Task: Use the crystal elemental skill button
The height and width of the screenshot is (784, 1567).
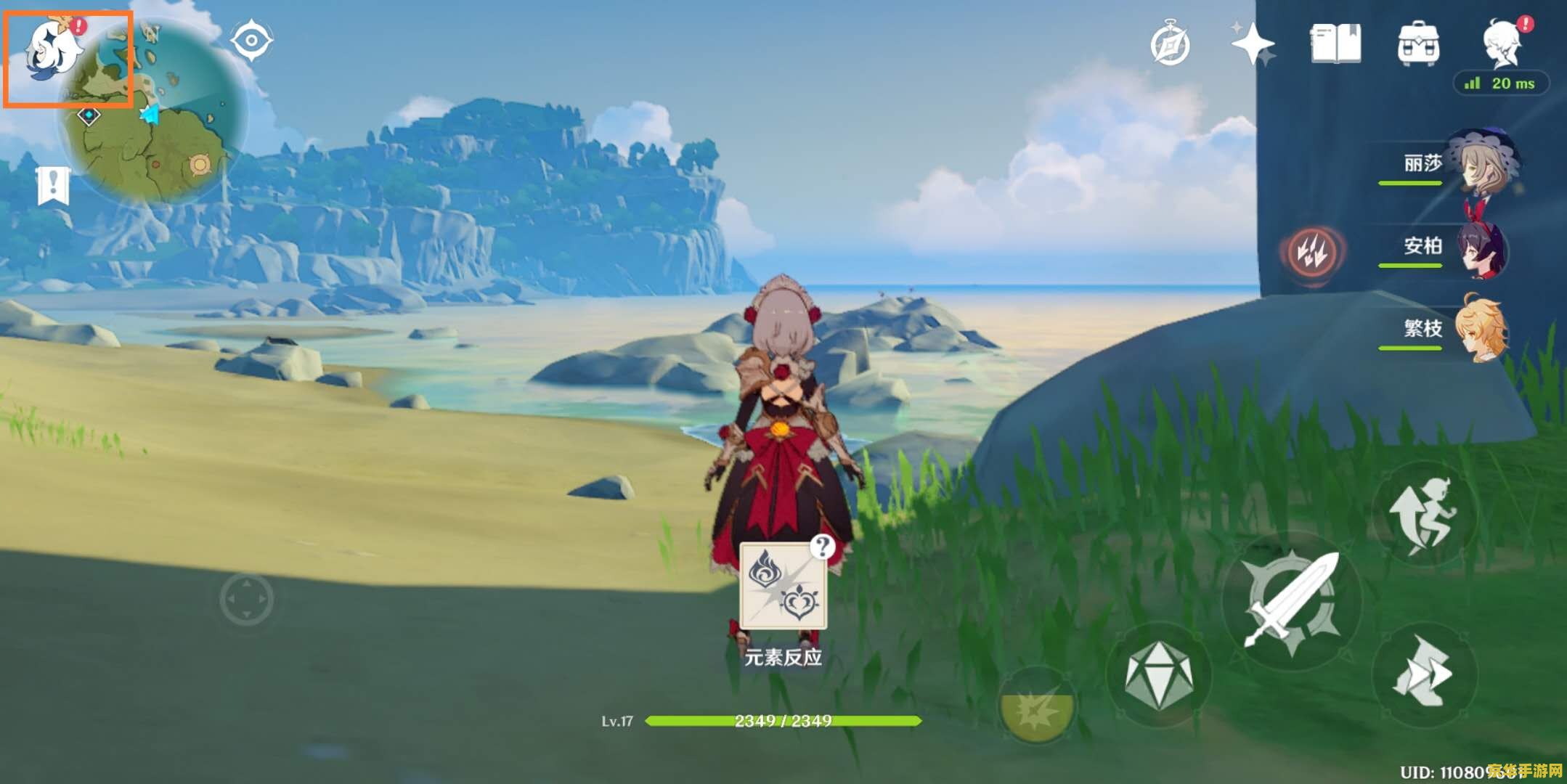Action: pos(1159,675)
